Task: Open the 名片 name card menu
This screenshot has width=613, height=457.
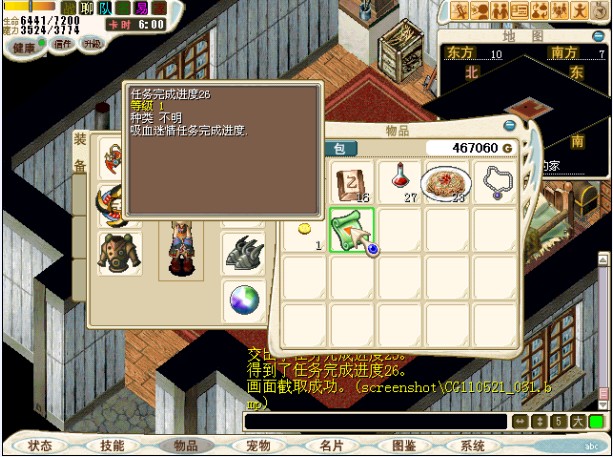Action: [330, 445]
